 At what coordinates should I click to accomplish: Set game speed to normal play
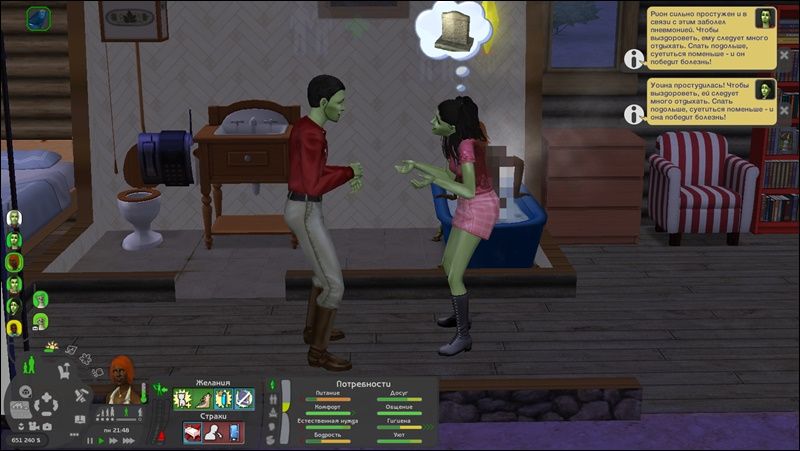tap(101, 440)
